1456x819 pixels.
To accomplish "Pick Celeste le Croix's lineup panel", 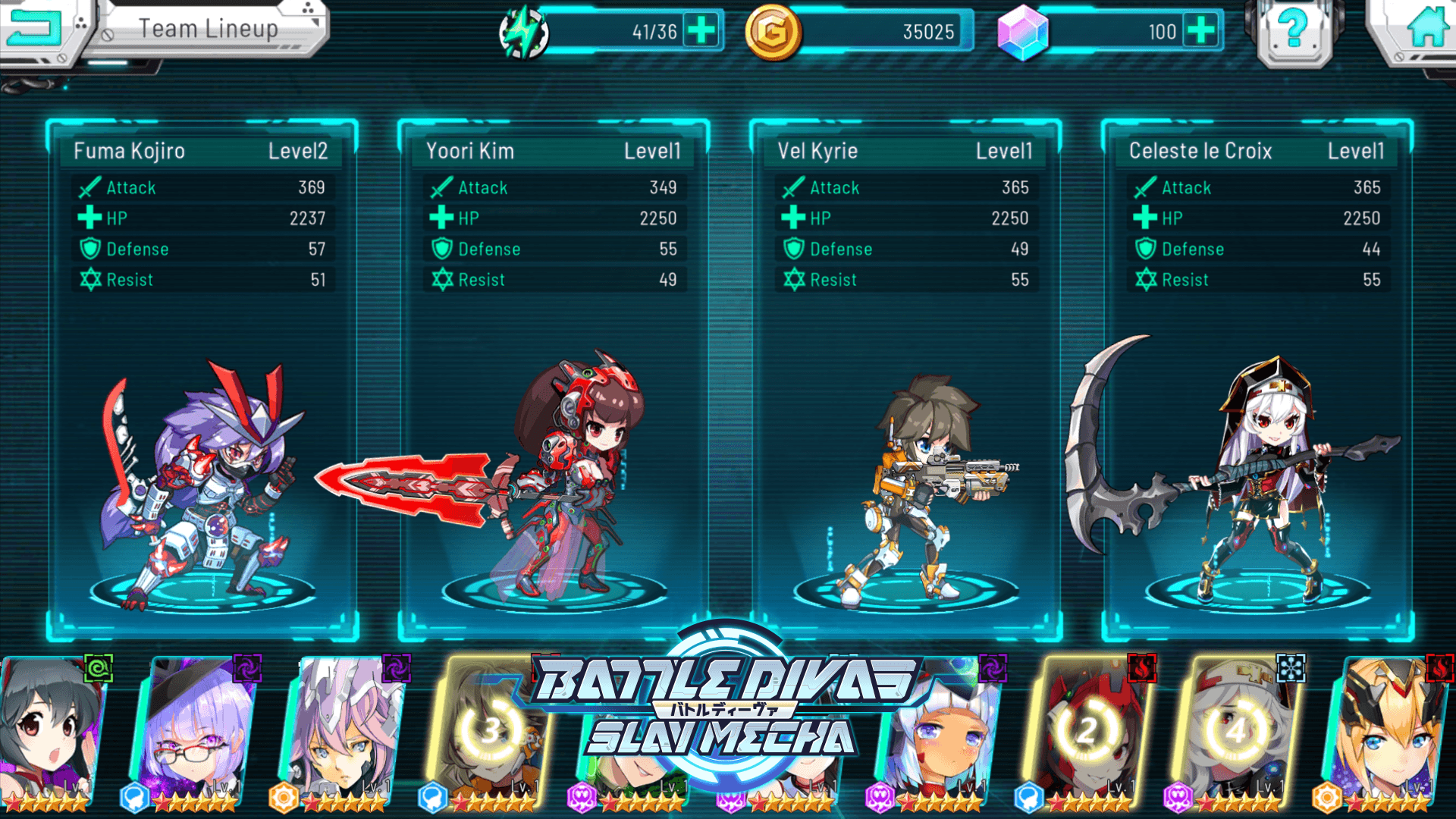I will click(x=1257, y=379).
